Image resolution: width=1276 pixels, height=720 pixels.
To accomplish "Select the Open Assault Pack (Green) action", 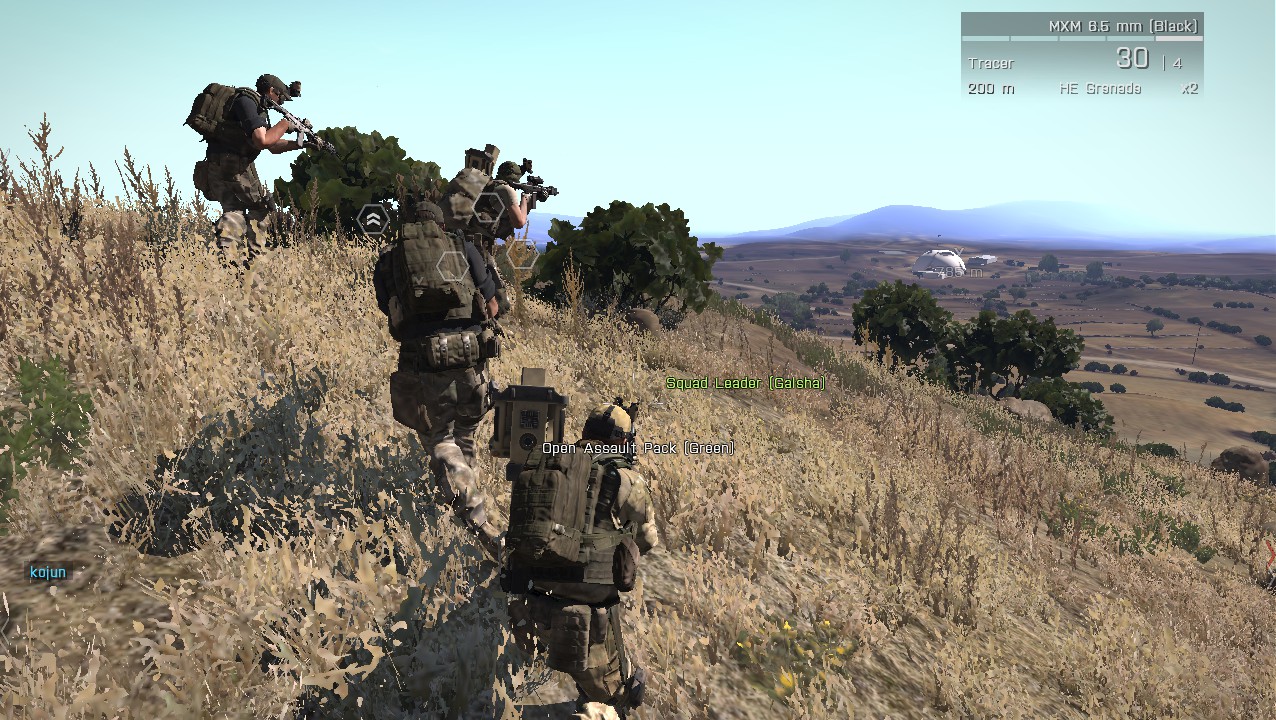I will coord(638,448).
